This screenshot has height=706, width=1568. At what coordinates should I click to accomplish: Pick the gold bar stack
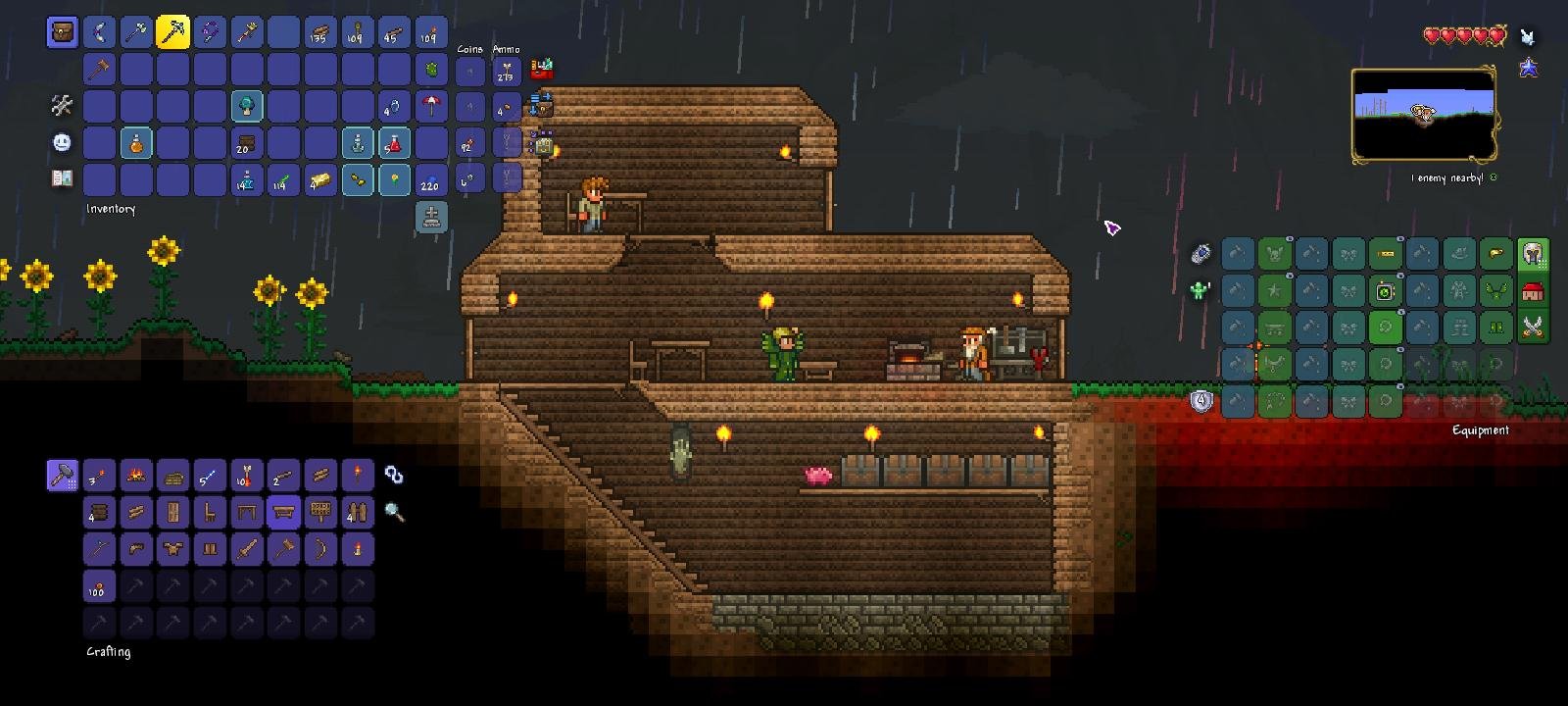[x=320, y=180]
